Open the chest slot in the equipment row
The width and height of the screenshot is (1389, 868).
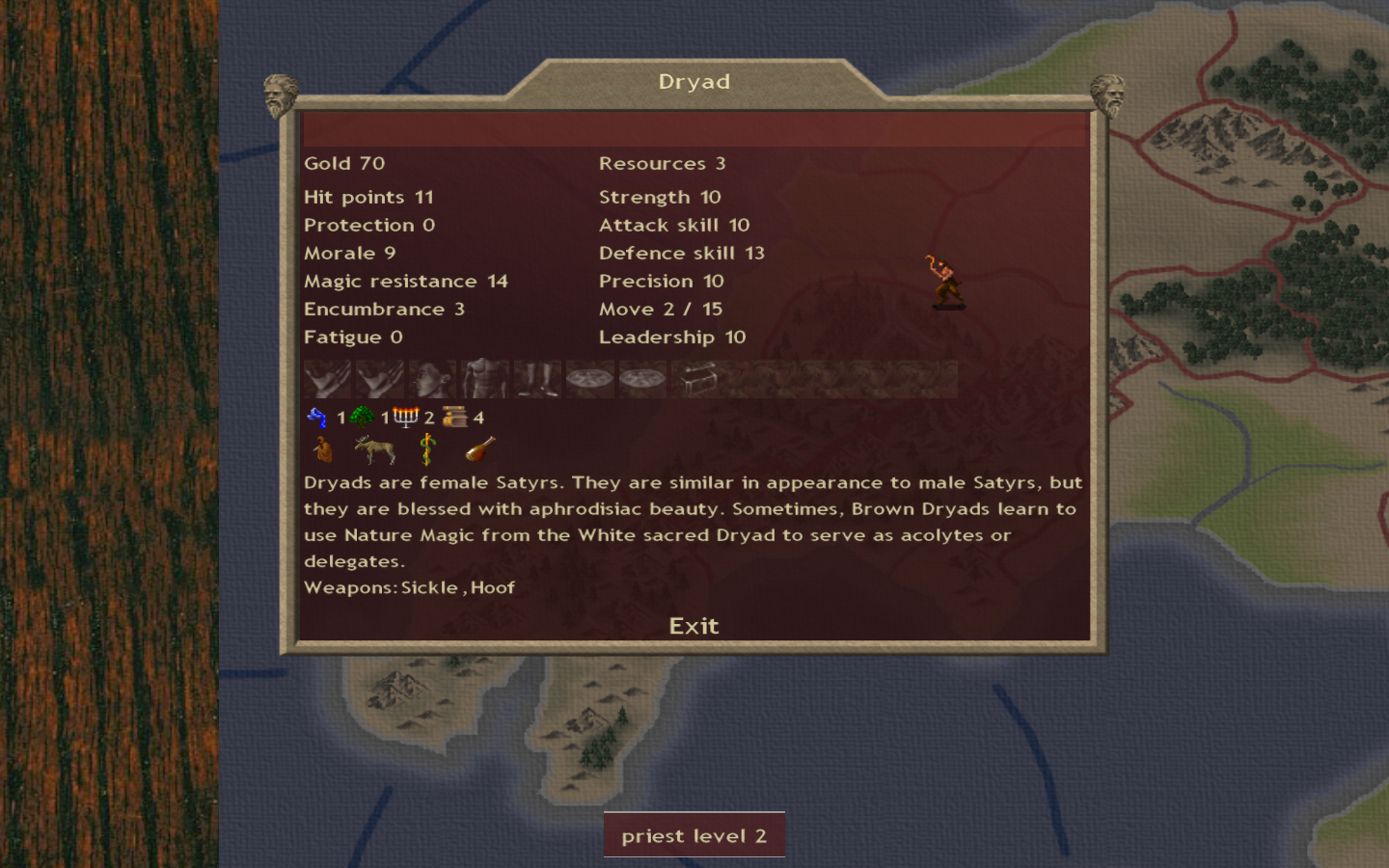click(x=695, y=379)
